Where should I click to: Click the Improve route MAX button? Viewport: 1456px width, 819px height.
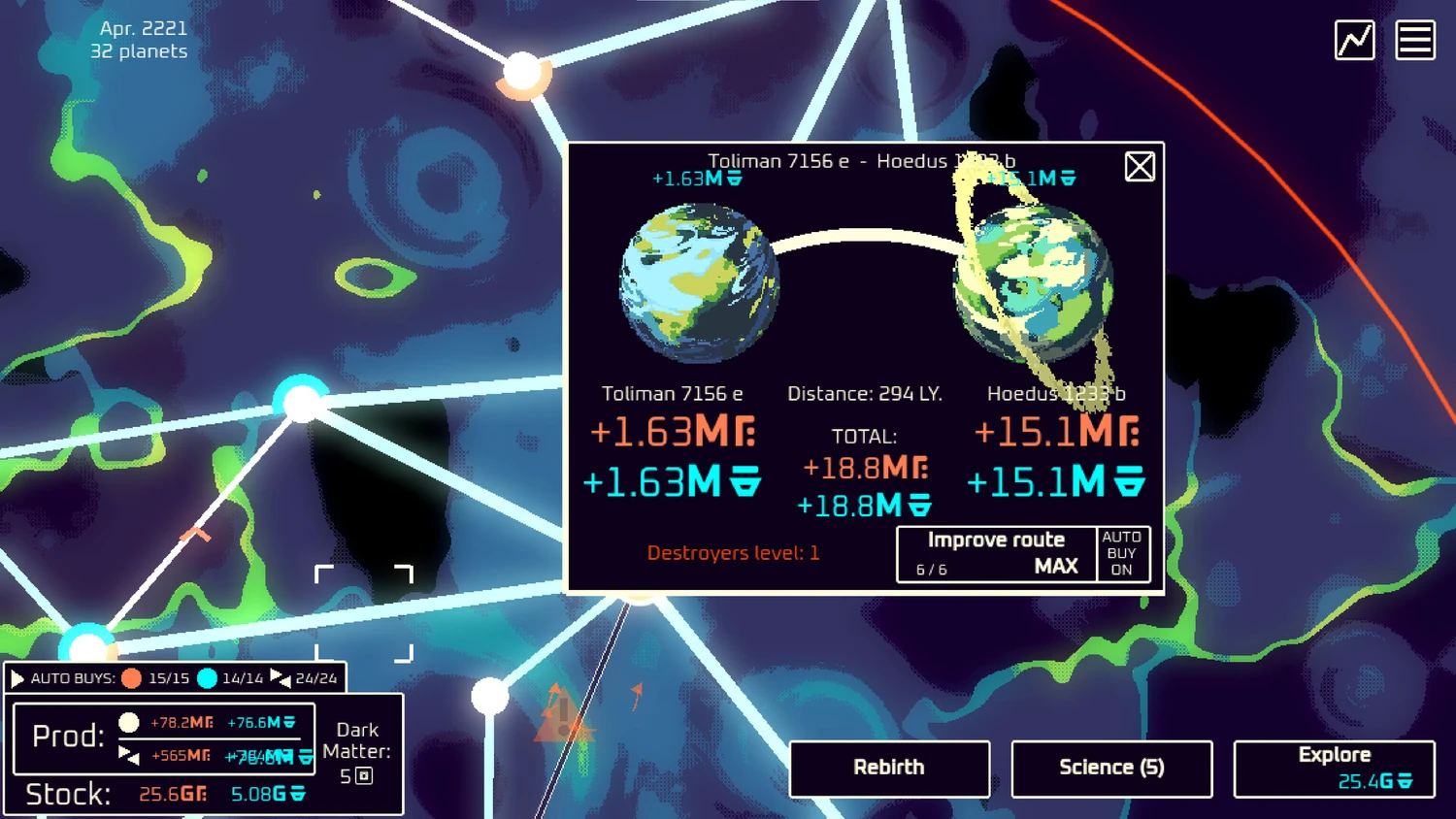[997, 554]
